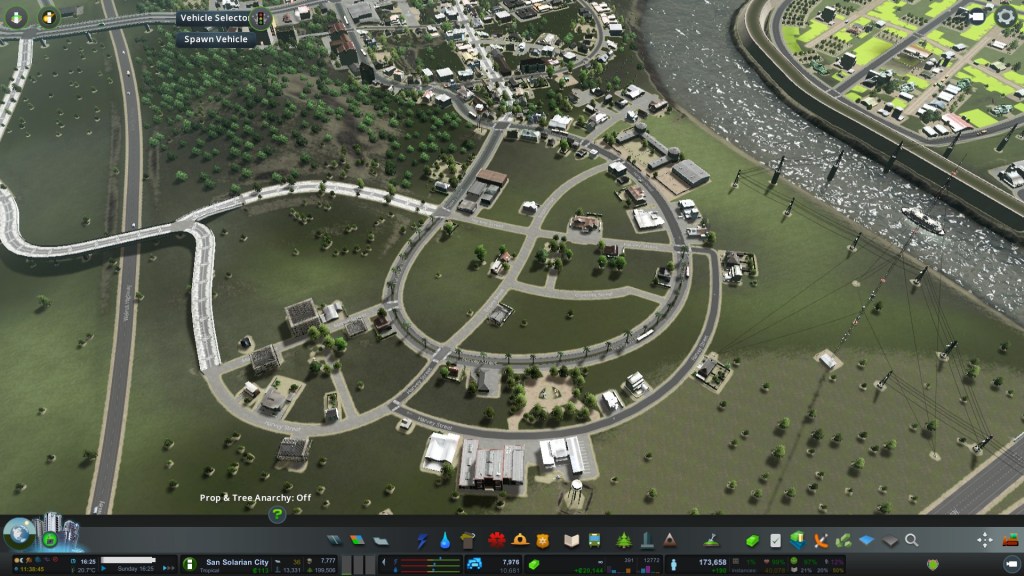Open the San Solarian City info panel
Screen dimensions: 1024x576
pos(237,563)
